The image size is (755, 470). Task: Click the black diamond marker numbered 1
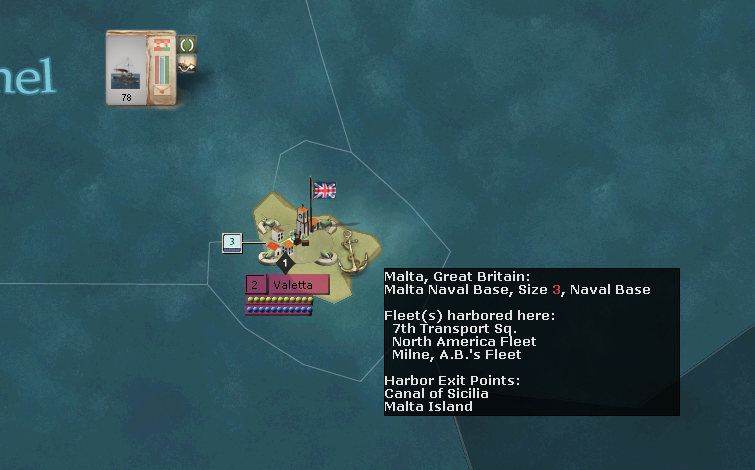[284, 263]
